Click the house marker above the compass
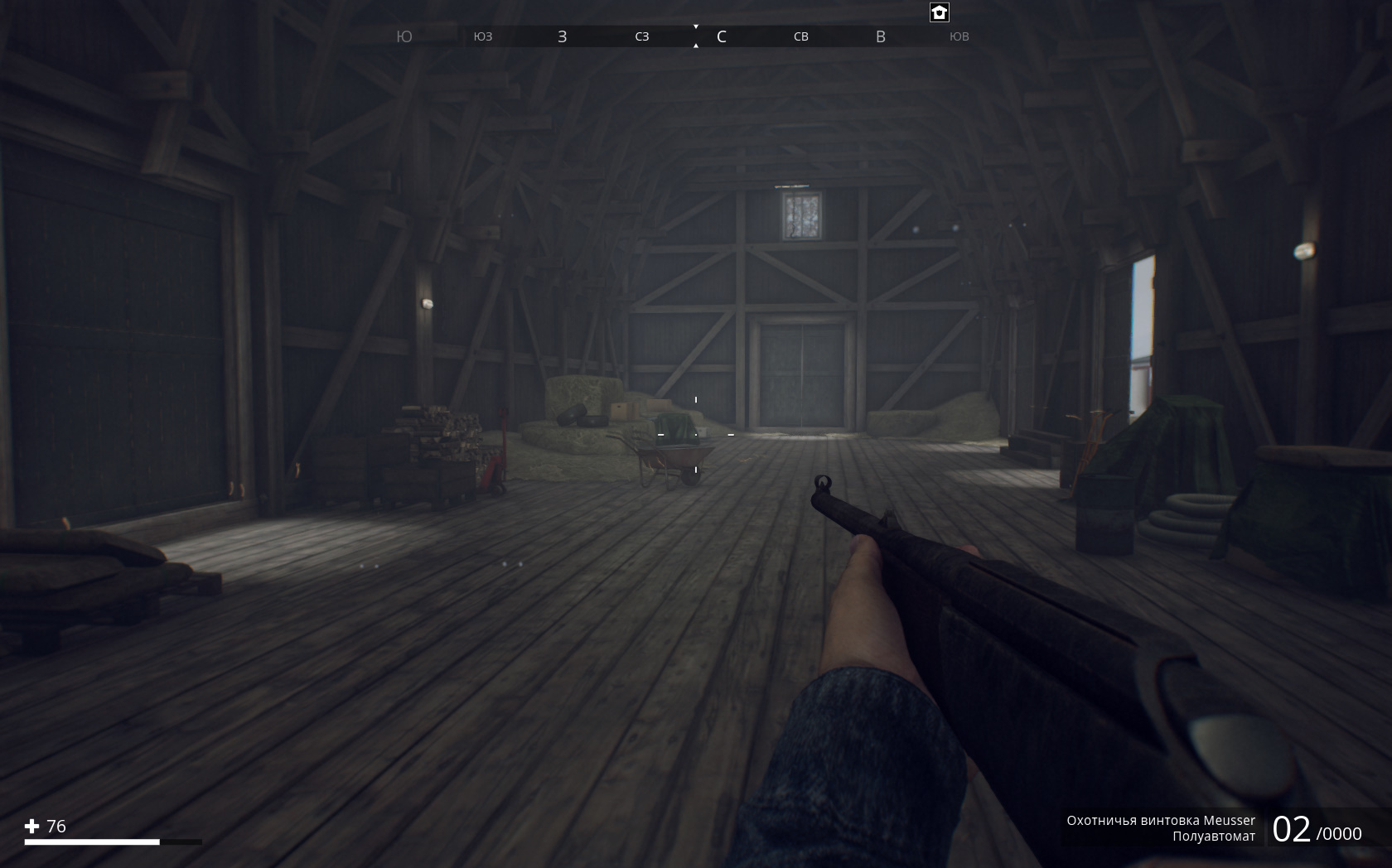1392x868 pixels. click(x=939, y=12)
